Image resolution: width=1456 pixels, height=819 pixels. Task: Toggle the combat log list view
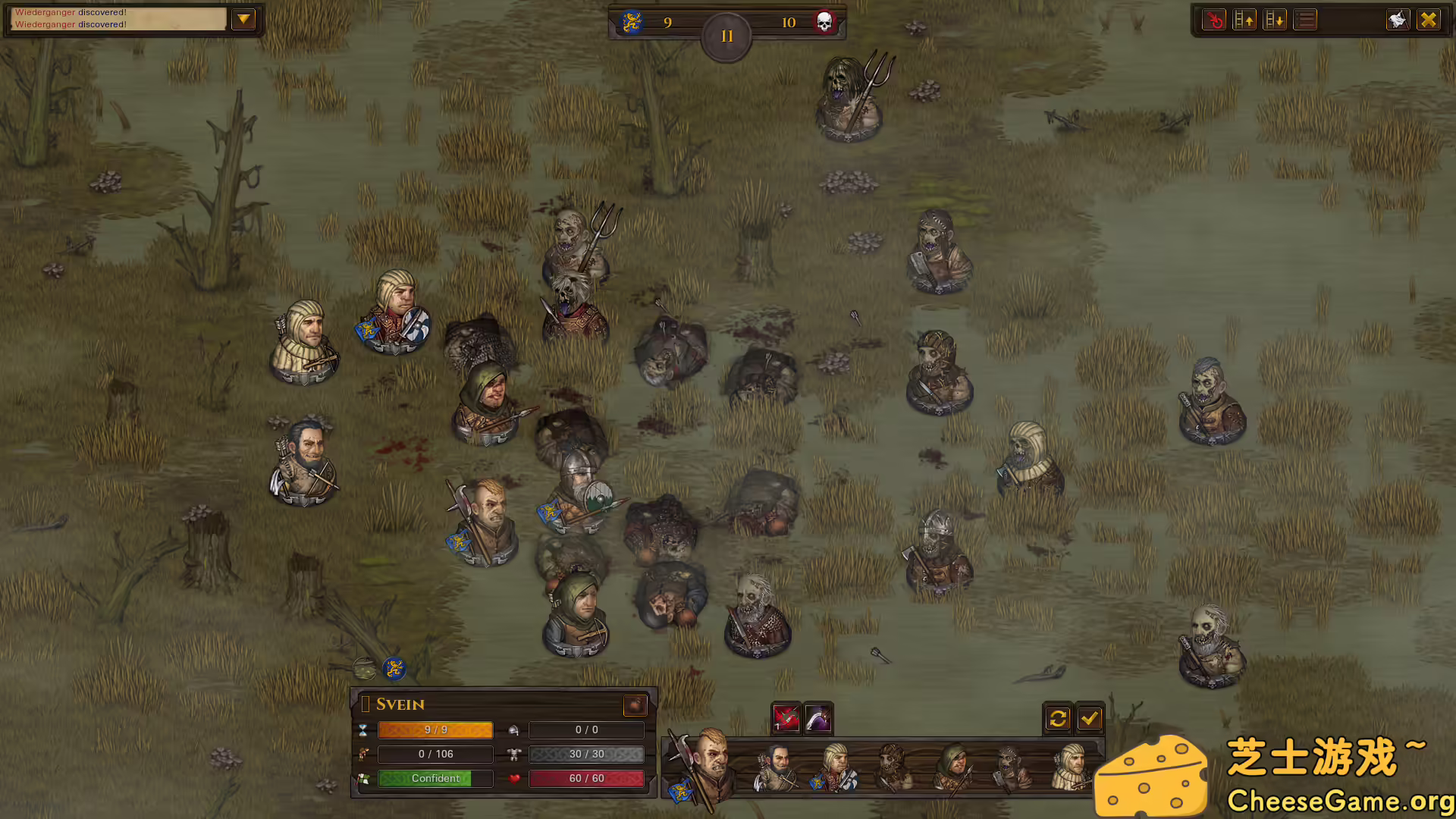(x=1305, y=20)
